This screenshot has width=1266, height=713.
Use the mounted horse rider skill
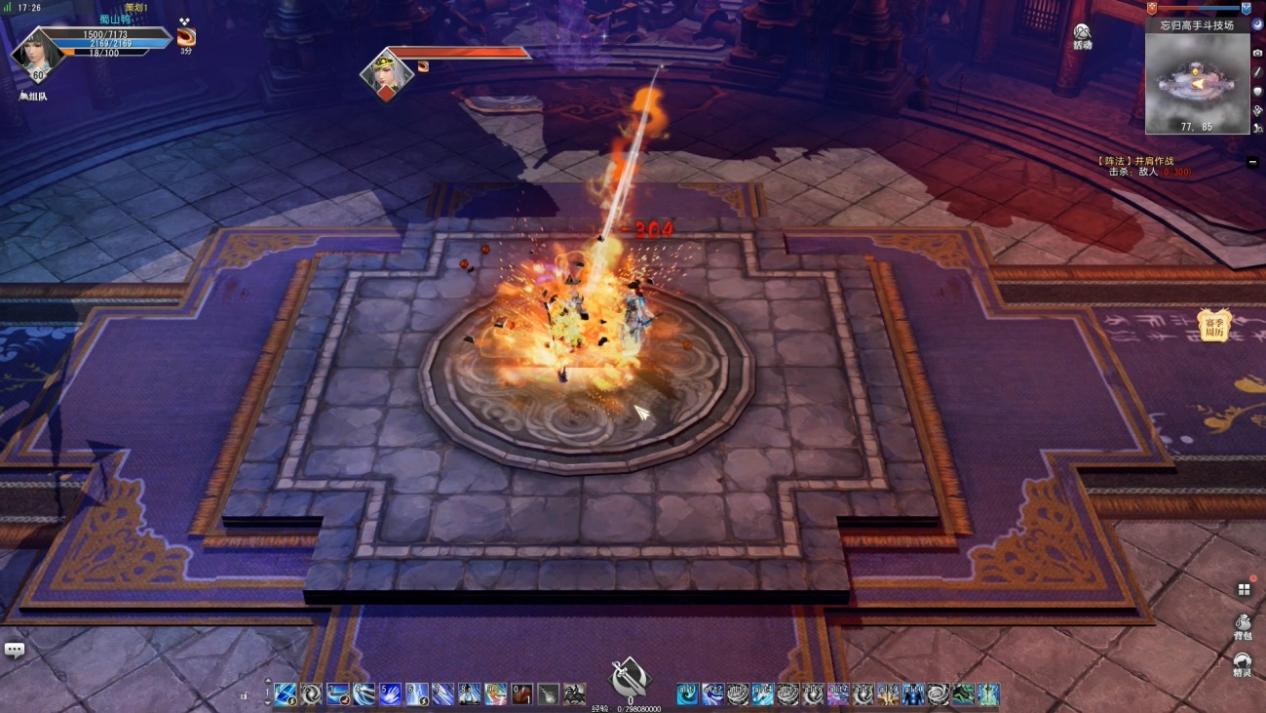tap(574, 693)
